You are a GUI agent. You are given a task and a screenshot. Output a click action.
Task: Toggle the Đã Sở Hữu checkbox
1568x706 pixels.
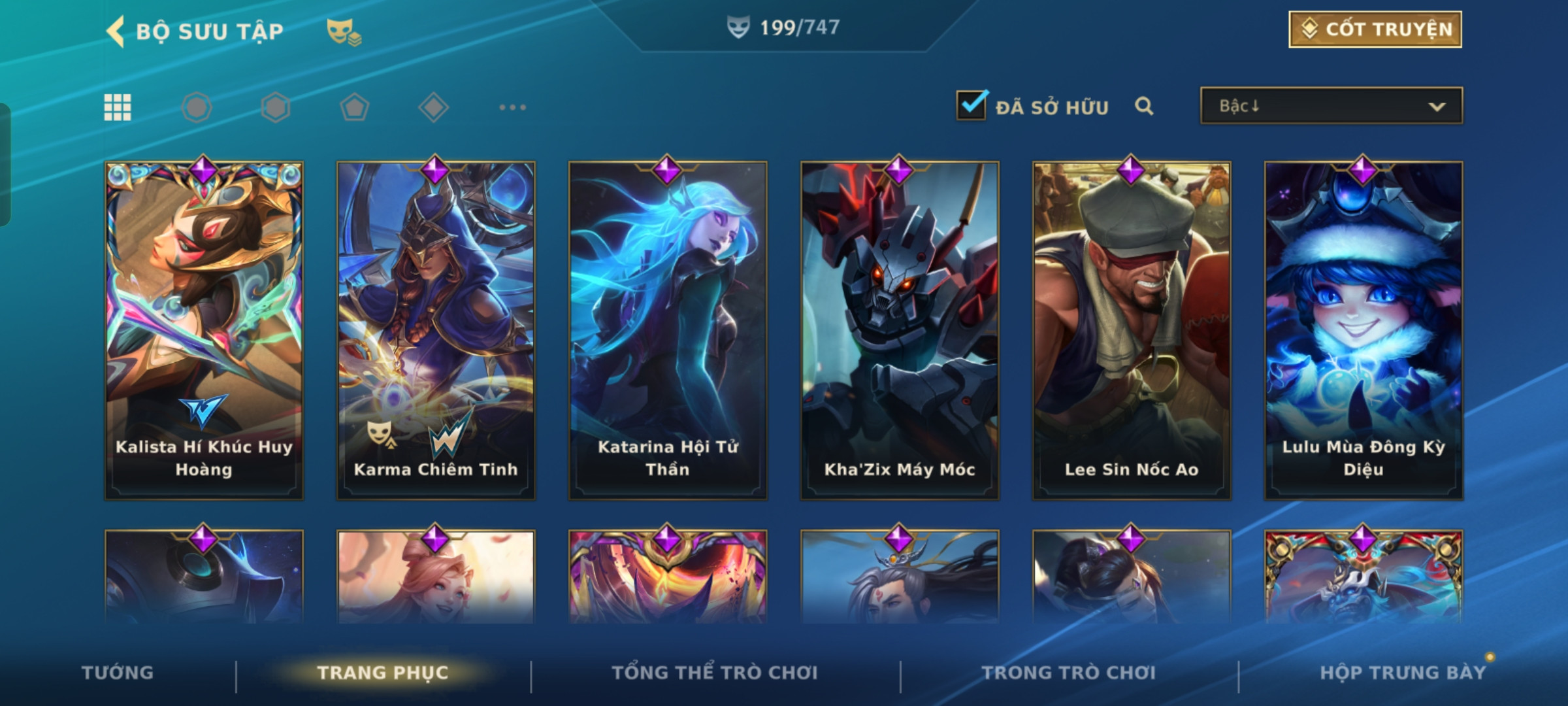tap(971, 105)
